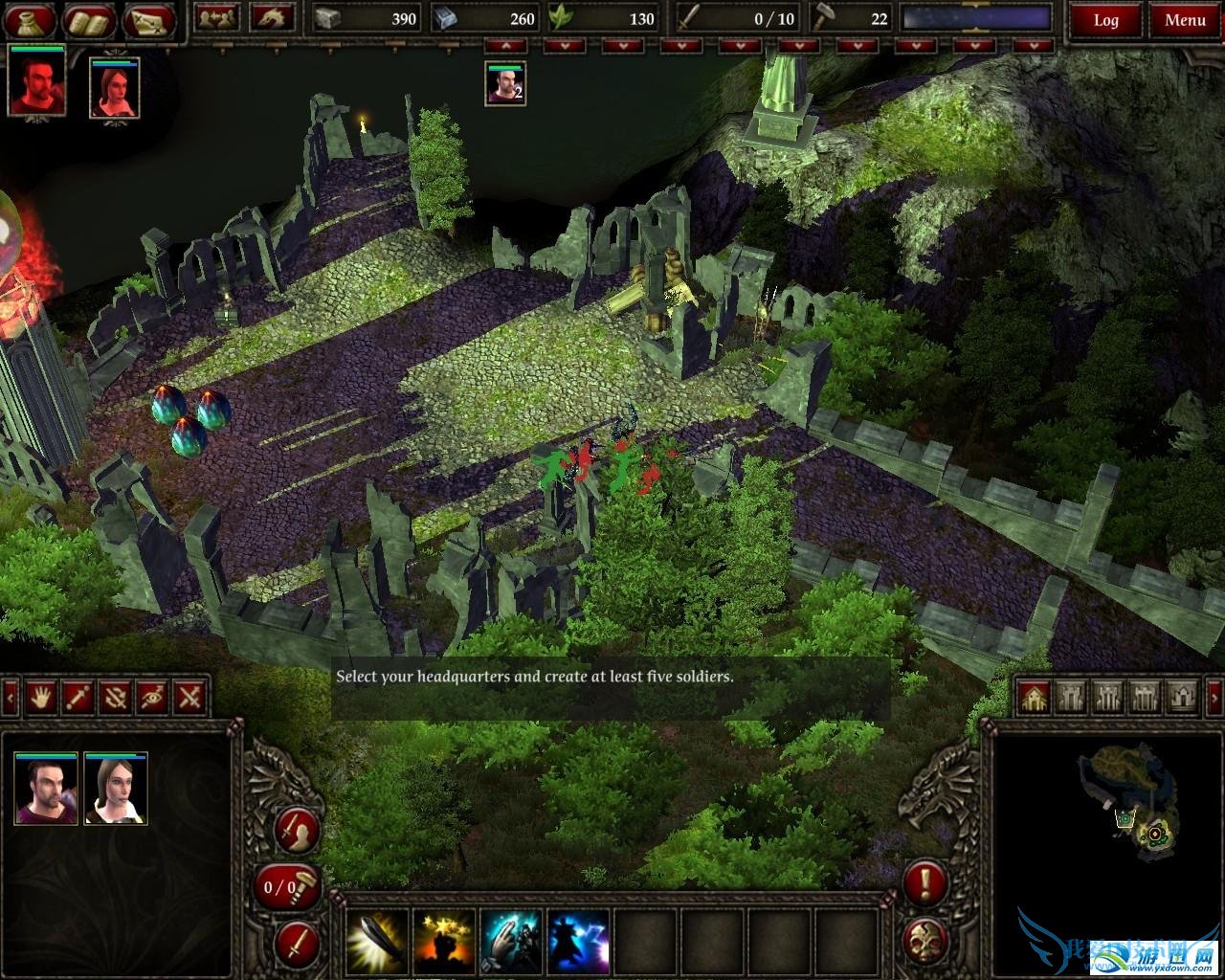Viewport: 1225px width, 980px height.
Task: Click the dragon head icon button
Action: click(272, 18)
